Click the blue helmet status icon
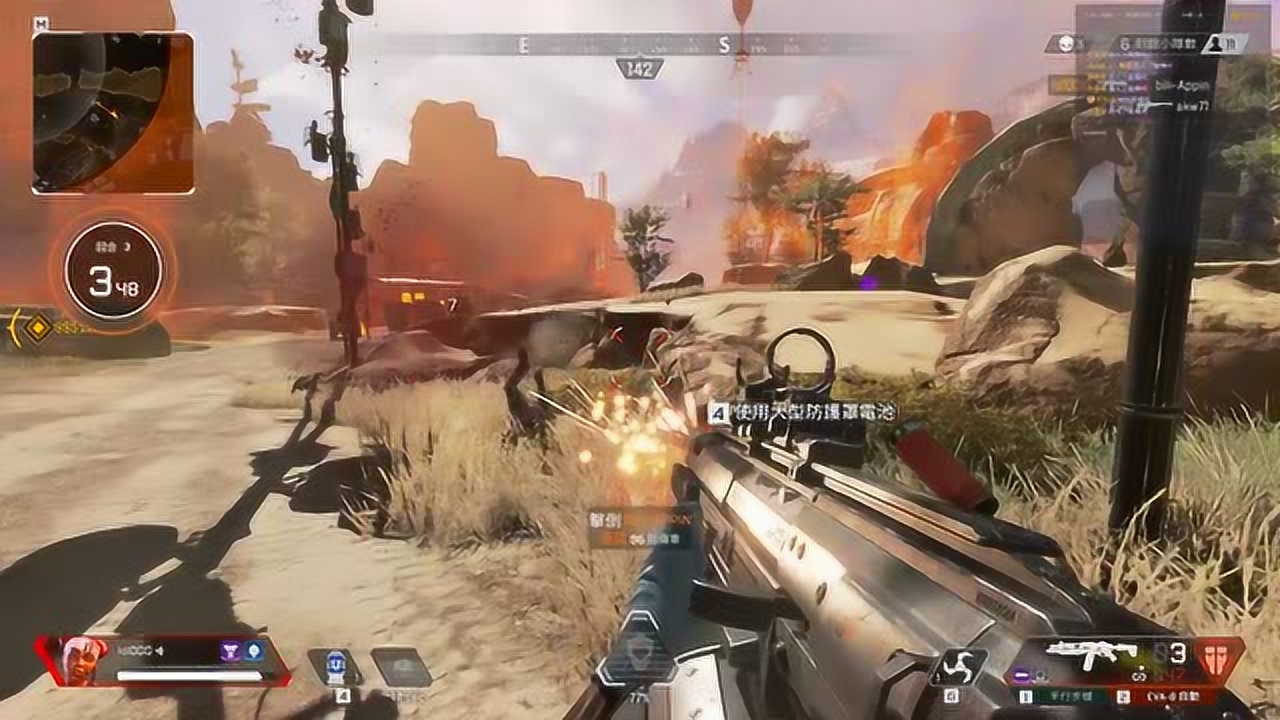The width and height of the screenshot is (1280, 720). click(254, 651)
